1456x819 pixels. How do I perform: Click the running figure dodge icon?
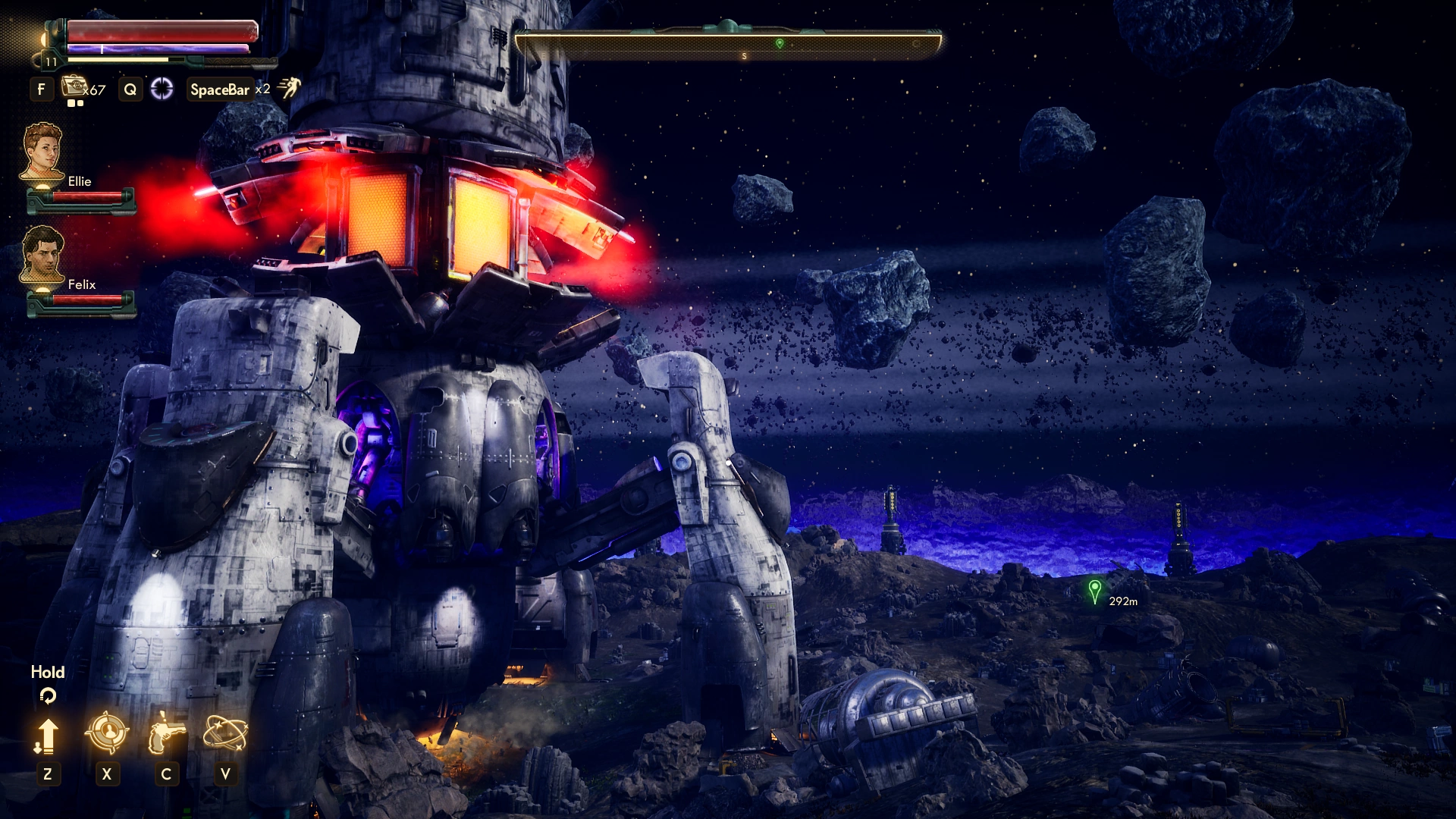coord(290,88)
